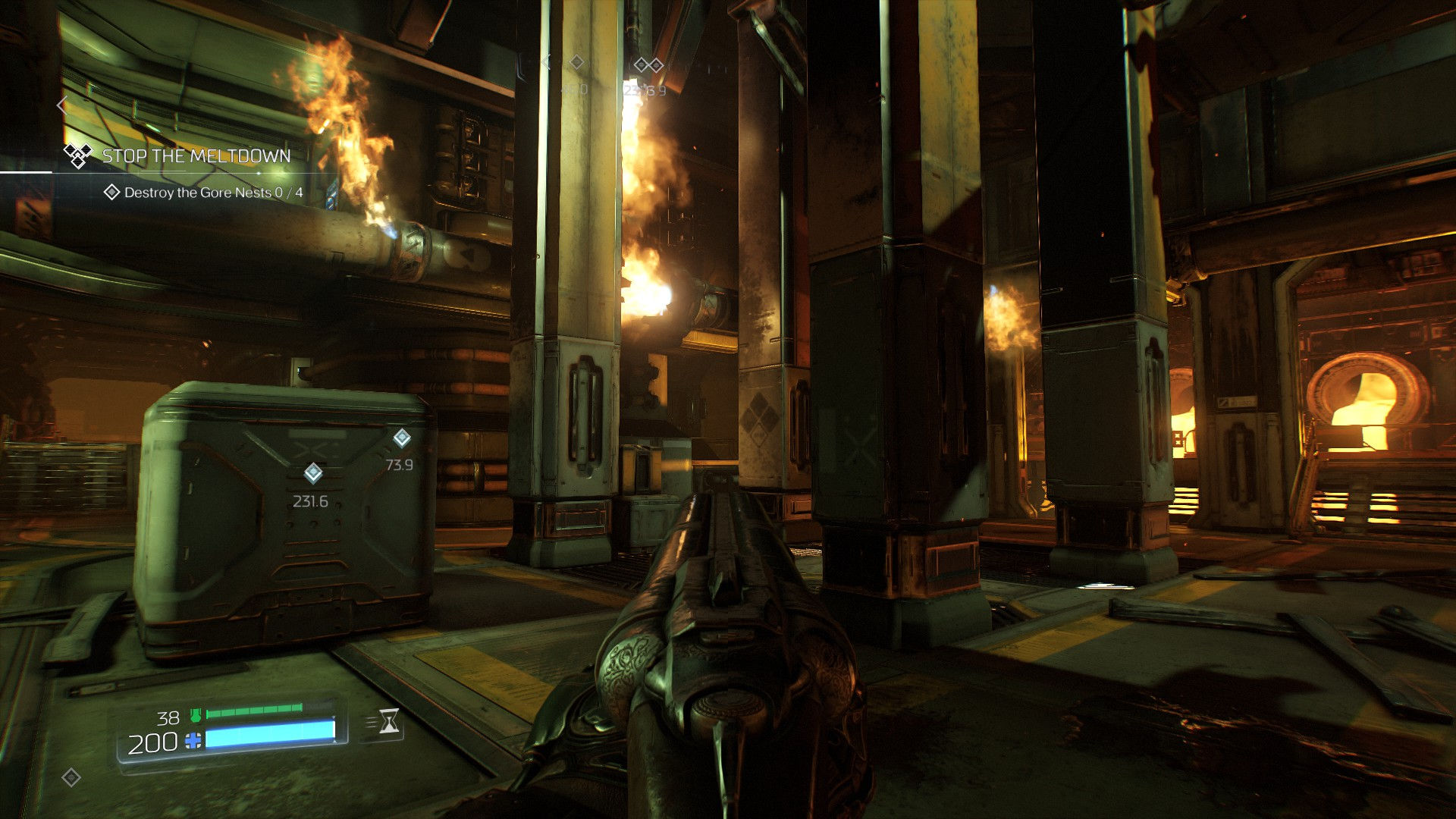
Task: Select the waypoint marker showing 73.9
Action: click(x=401, y=438)
